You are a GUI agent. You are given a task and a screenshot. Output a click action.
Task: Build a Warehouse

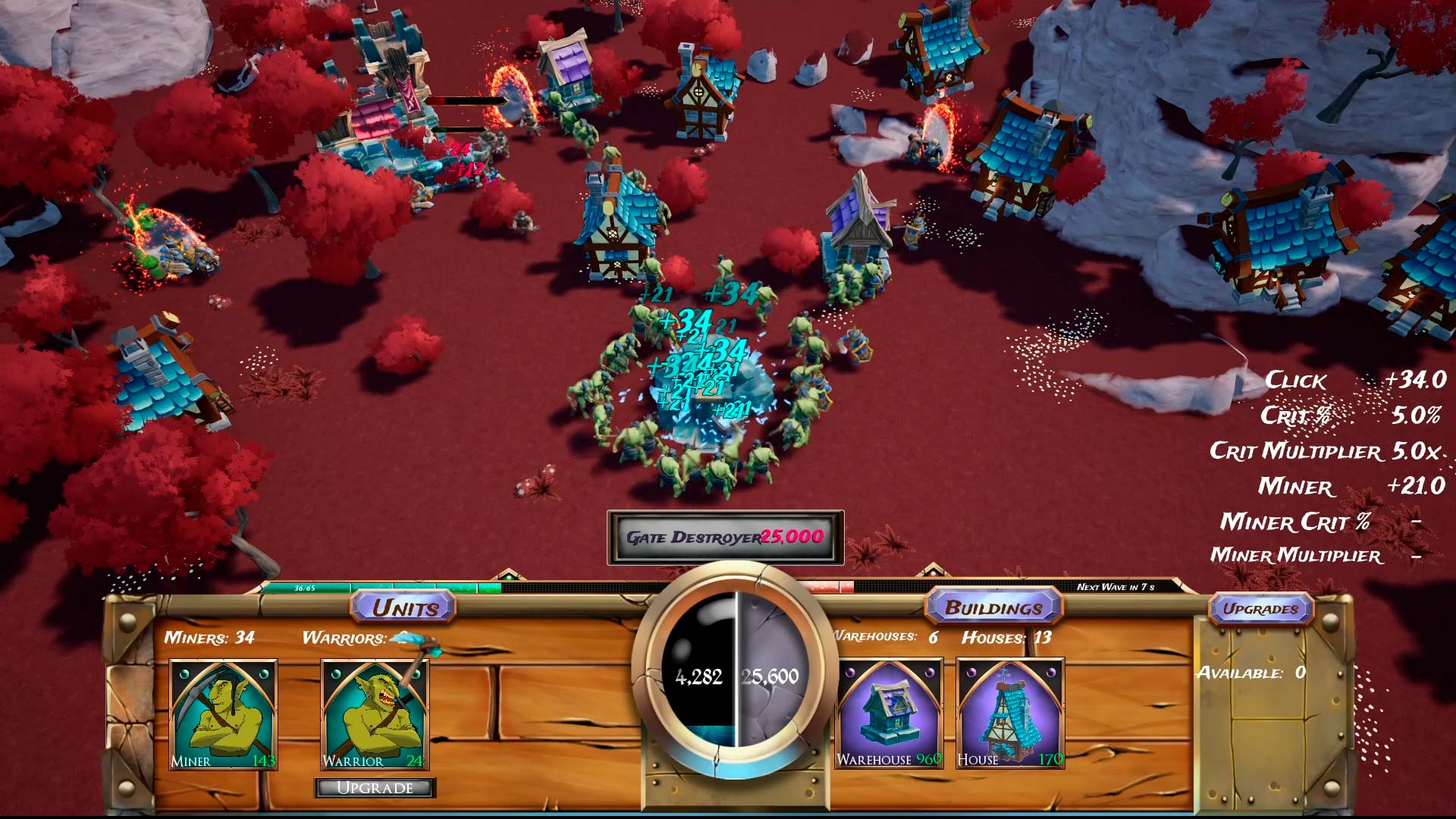pyautogui.click(x=889, y=714)
